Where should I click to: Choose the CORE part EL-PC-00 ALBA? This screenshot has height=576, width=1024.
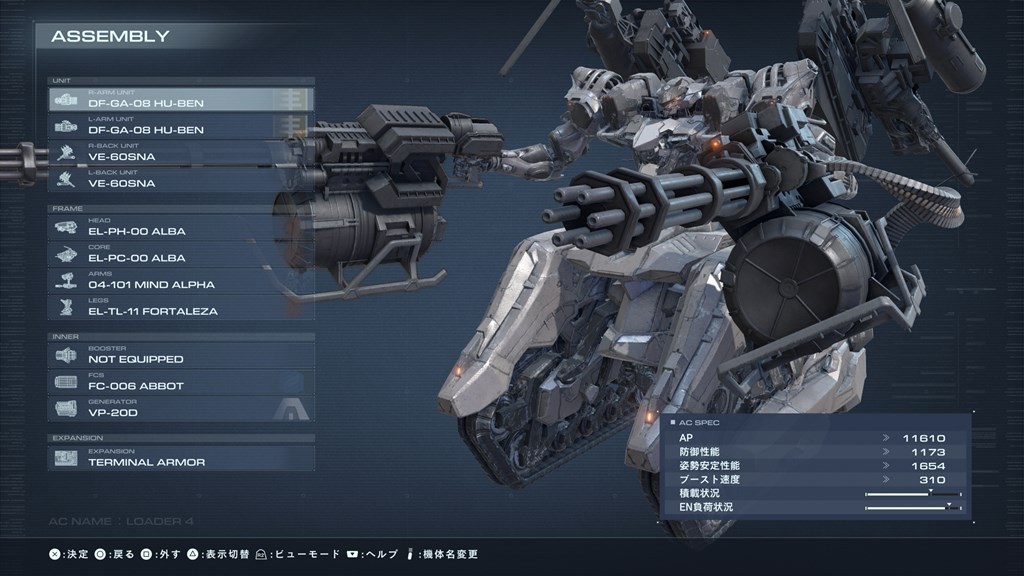point(180,255)
